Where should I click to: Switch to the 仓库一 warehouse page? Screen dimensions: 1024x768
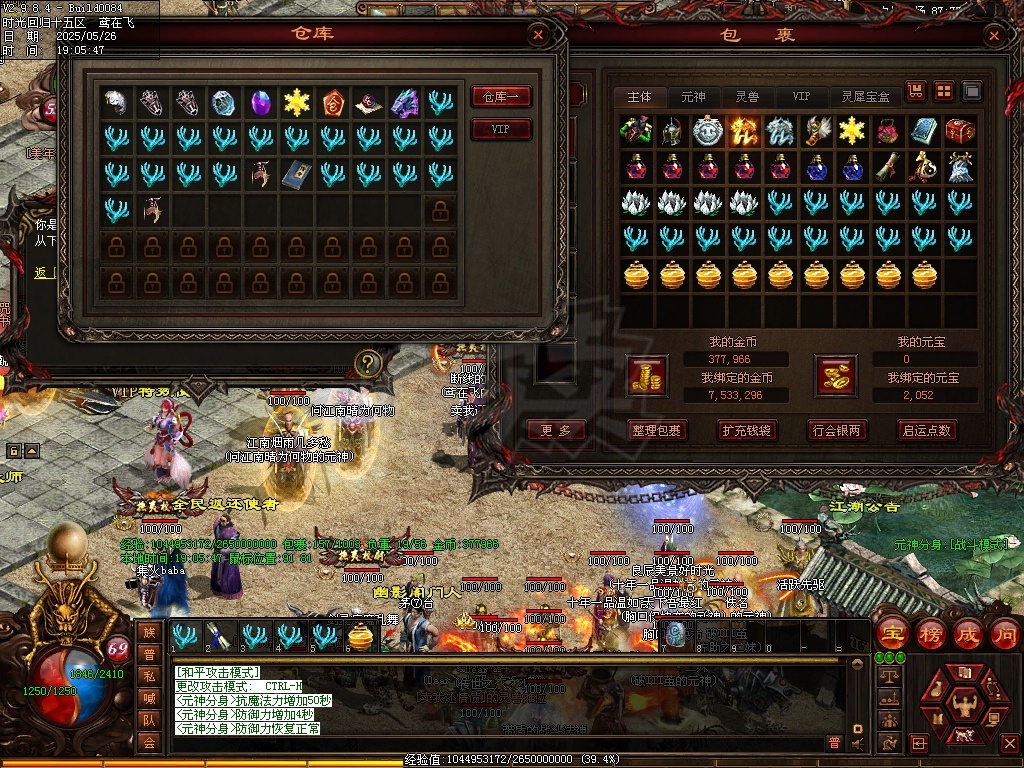pos(501,97)
